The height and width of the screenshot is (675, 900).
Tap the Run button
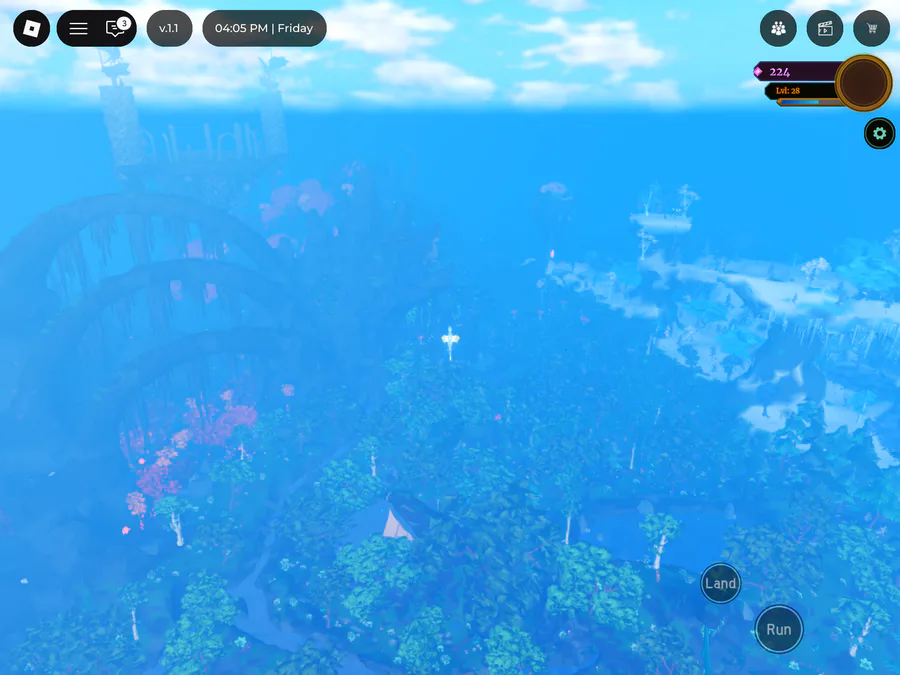(x=779, y=629)
